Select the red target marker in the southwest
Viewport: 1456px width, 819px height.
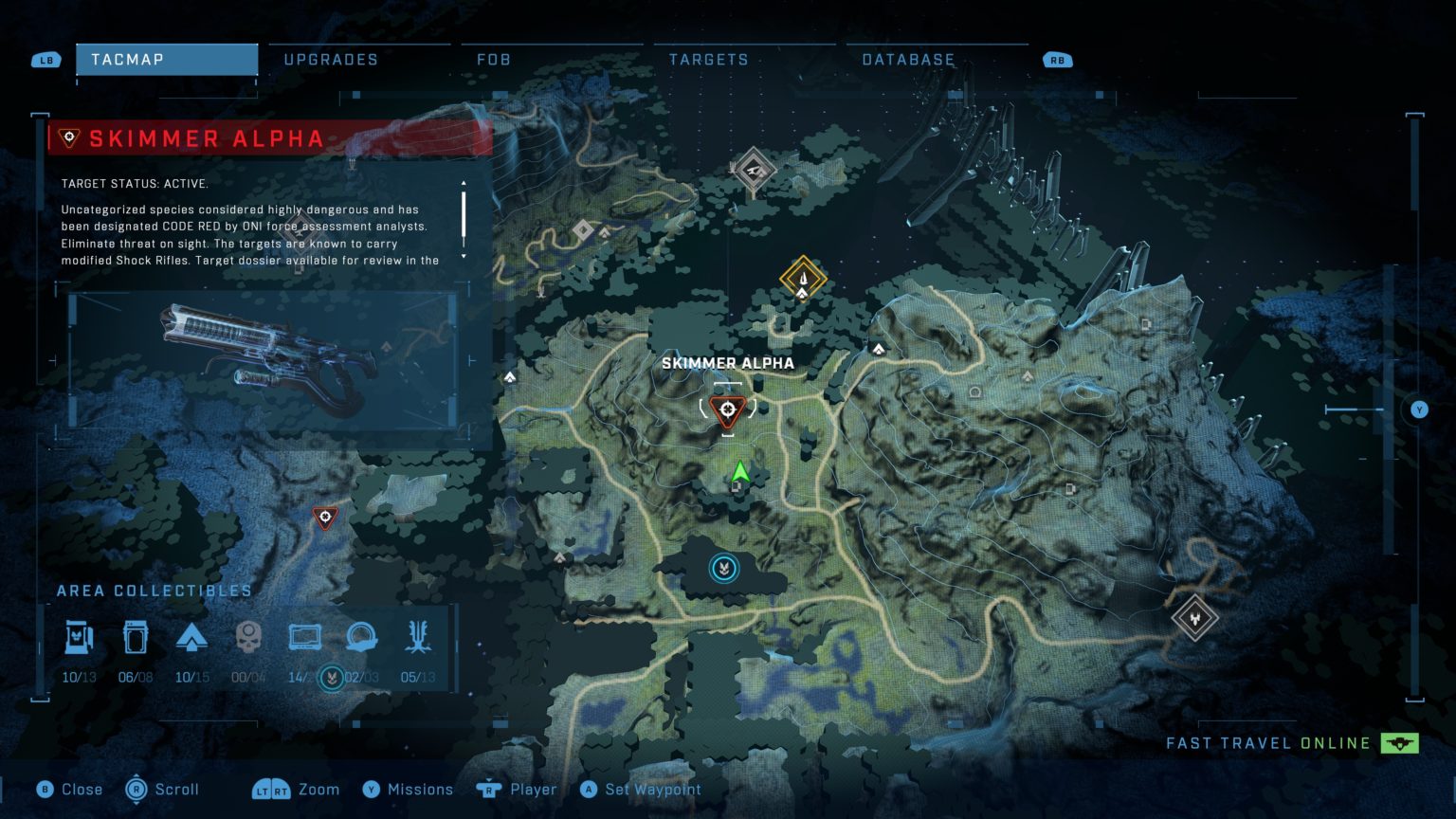pos(324,518)
